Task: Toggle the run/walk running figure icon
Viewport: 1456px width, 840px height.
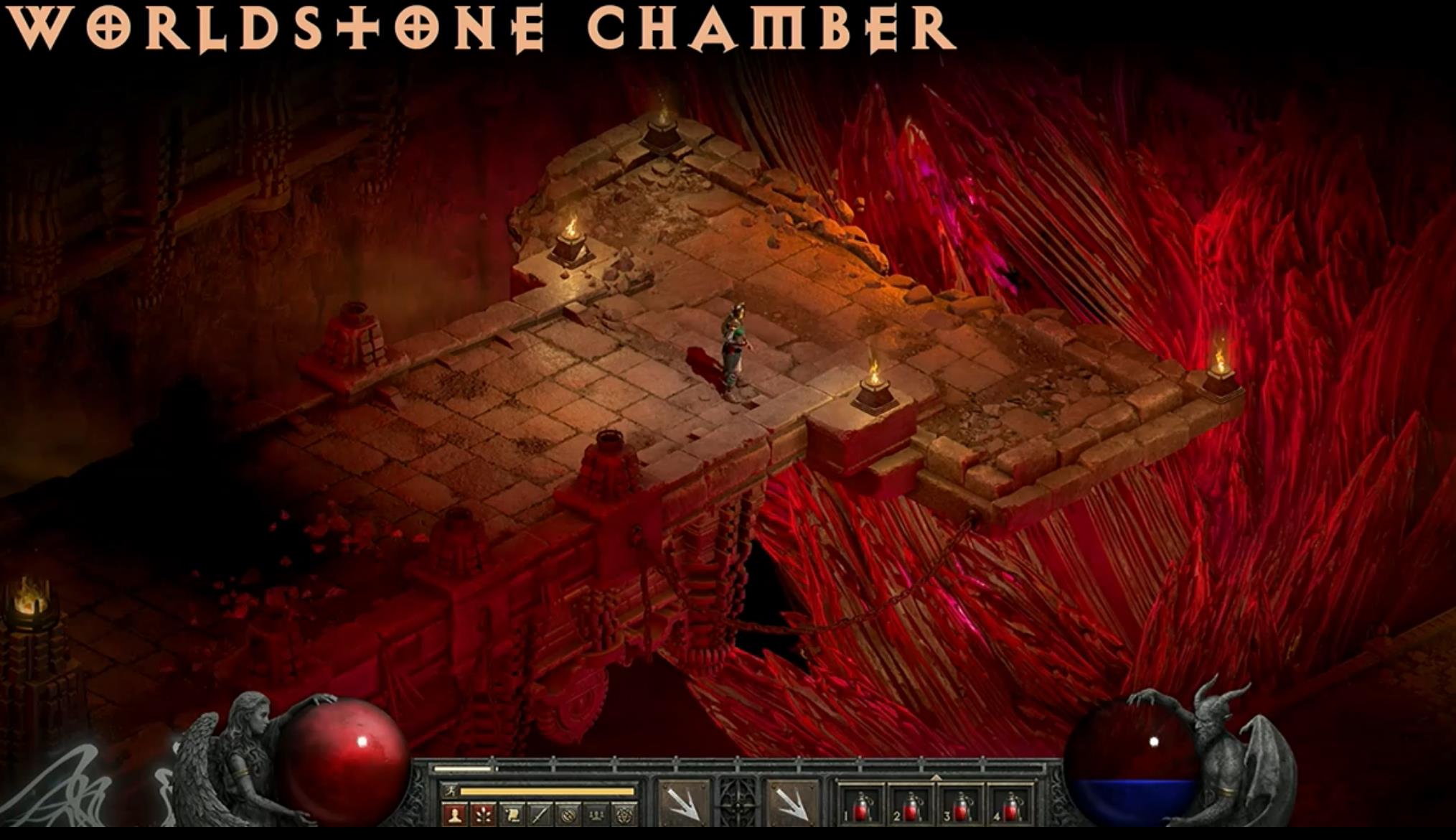Action: (x=449, y=791)
